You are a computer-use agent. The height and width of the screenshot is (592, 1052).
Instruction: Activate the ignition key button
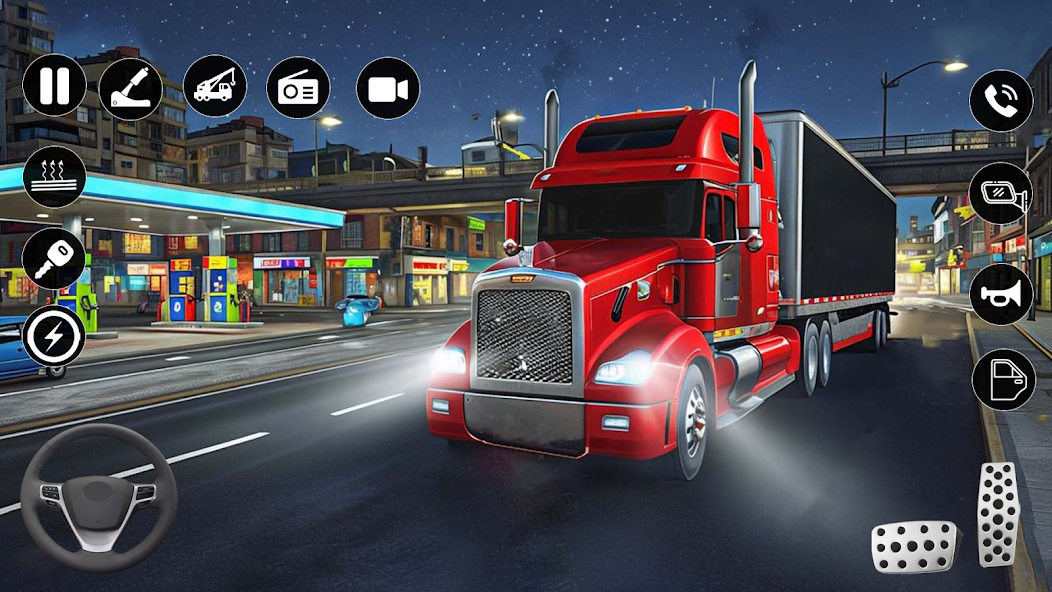point(54,259)
